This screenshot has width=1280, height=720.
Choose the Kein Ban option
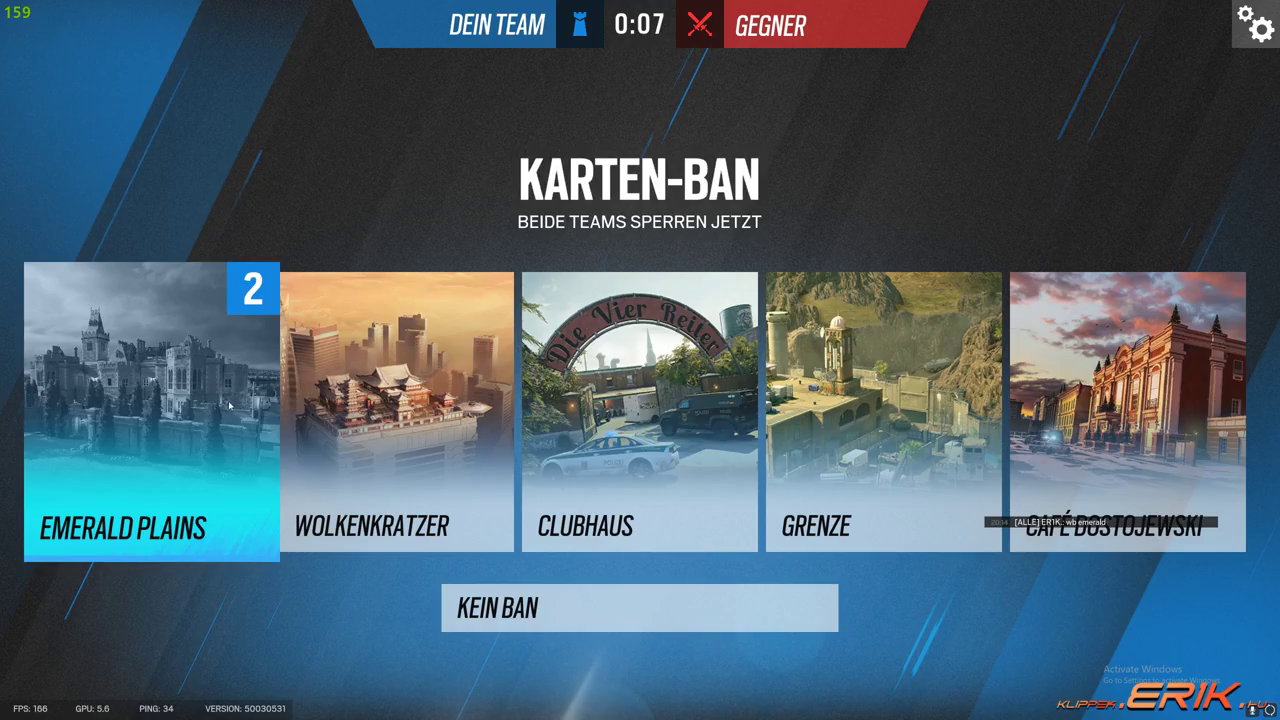point(639,608)
